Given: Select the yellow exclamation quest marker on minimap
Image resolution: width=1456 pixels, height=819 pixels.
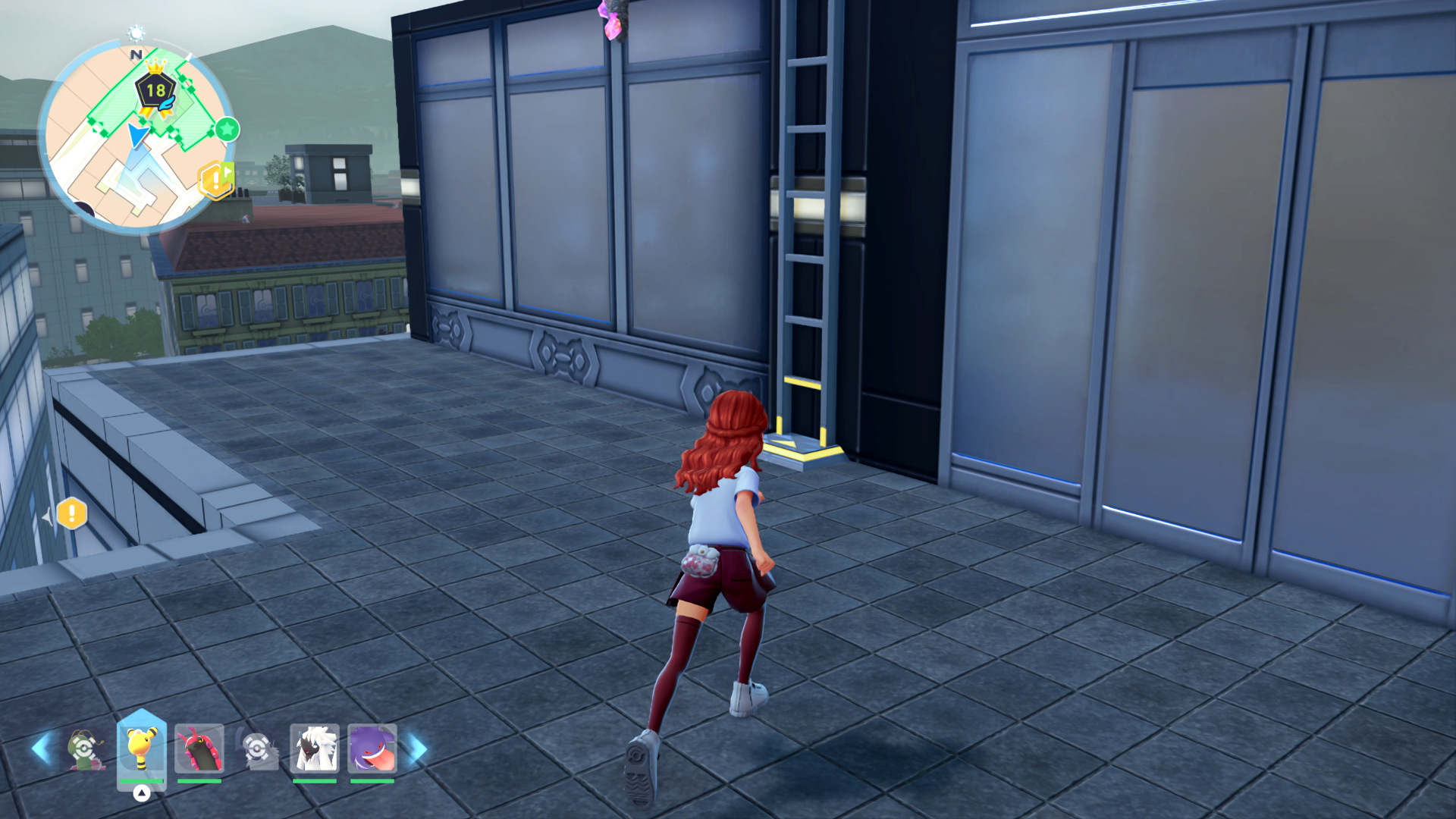Looking at the screenshot, I should pyautogui.click(x=215, y=180).
